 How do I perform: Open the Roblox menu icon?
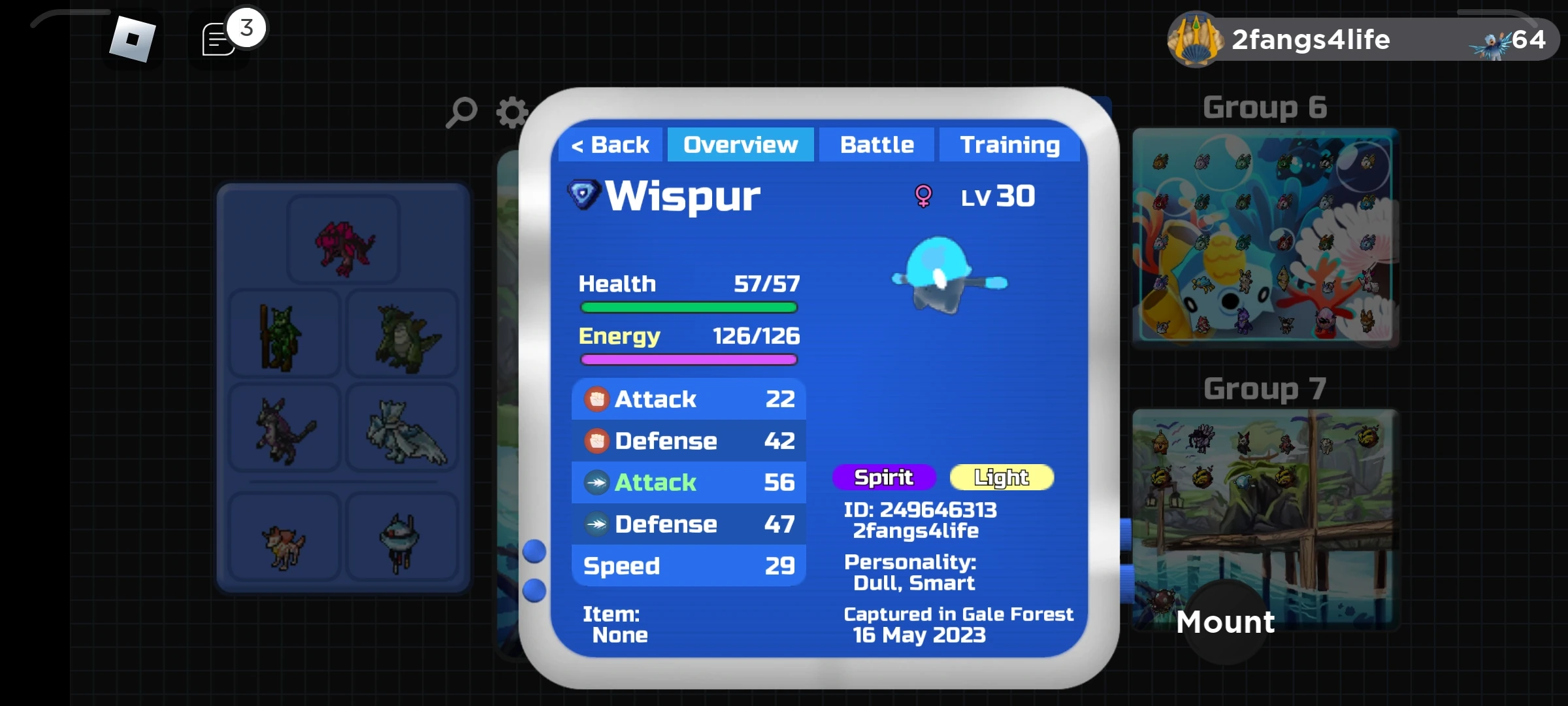(x=132, y=41)
